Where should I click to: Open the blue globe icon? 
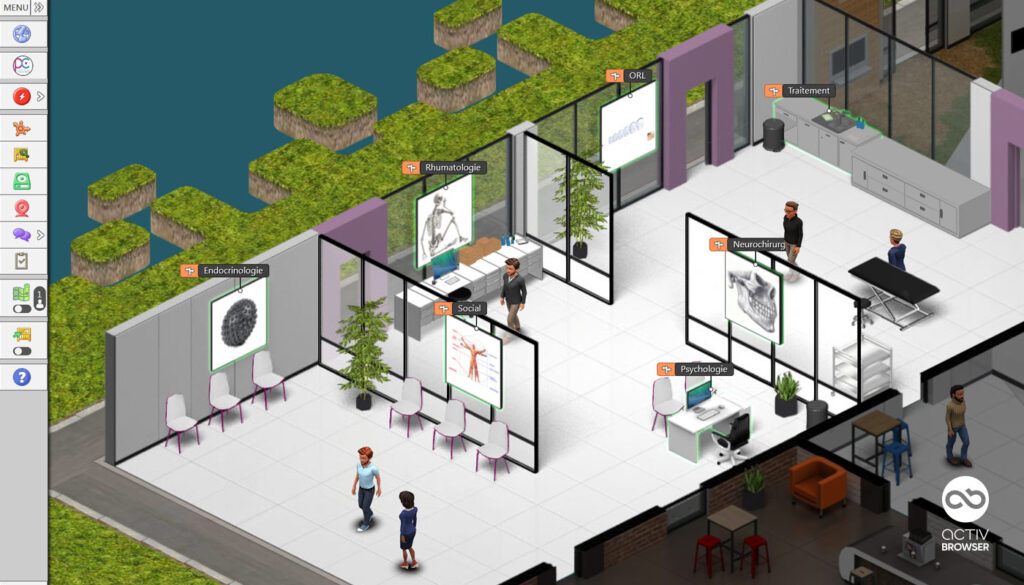point(22,34)
